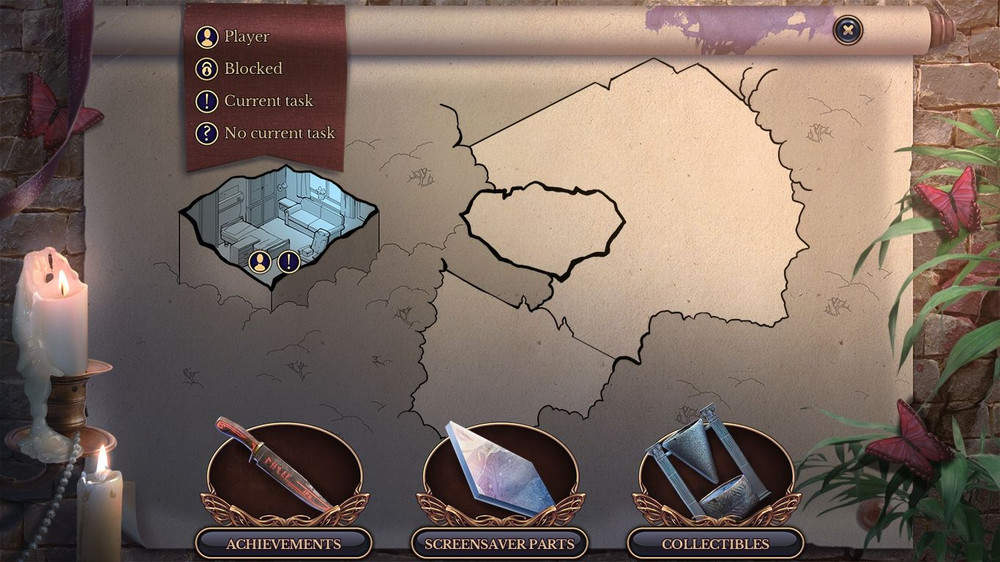Viewport: 1000px width, 562px height.
Task: Close the map with the X button
Action: (848, 31)
